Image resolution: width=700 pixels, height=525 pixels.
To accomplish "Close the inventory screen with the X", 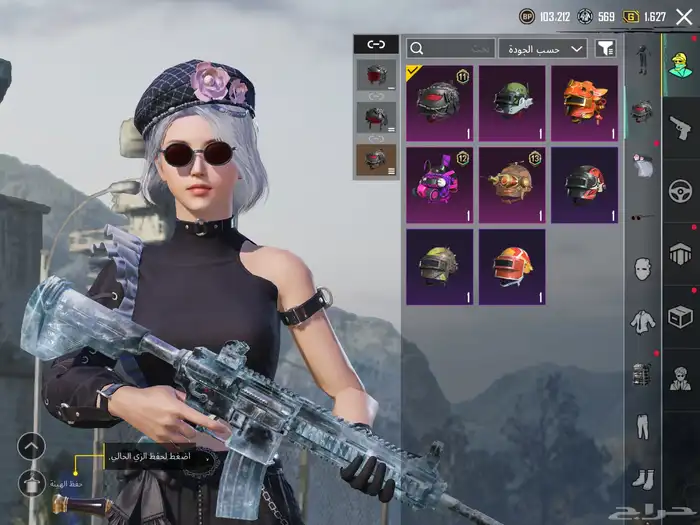I will 684,16.
